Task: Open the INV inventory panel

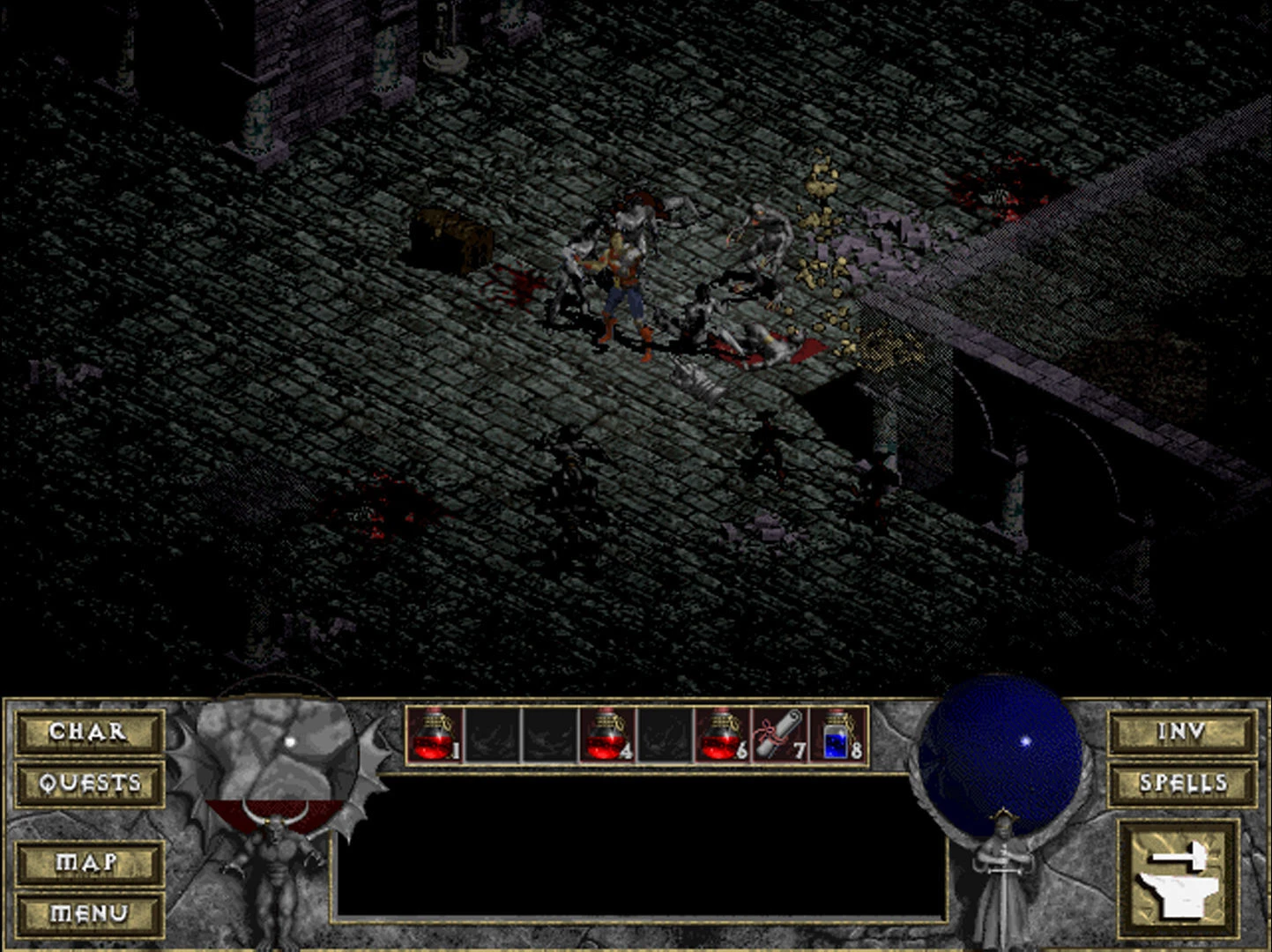Action: pos(1182,732)
